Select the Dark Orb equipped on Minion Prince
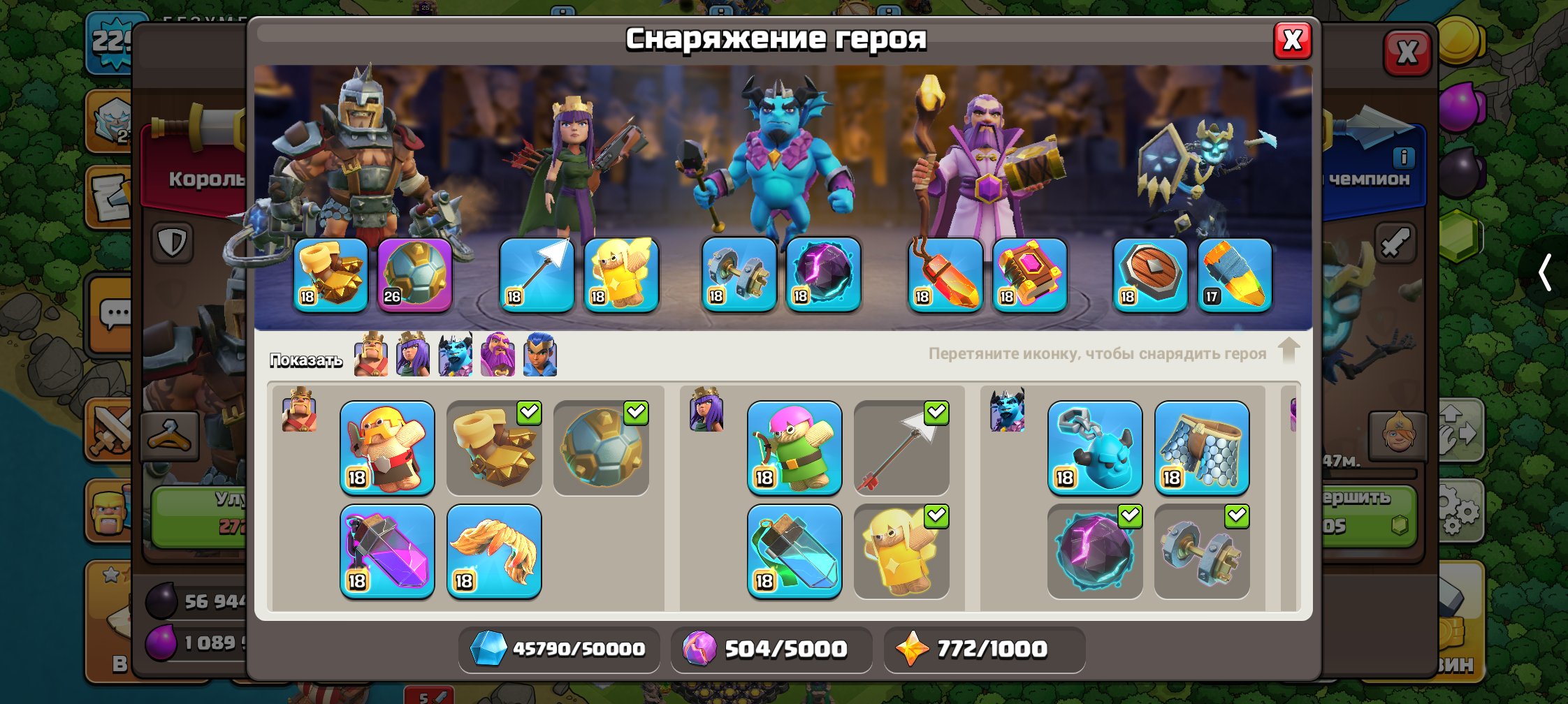 (x=823, y=274)
